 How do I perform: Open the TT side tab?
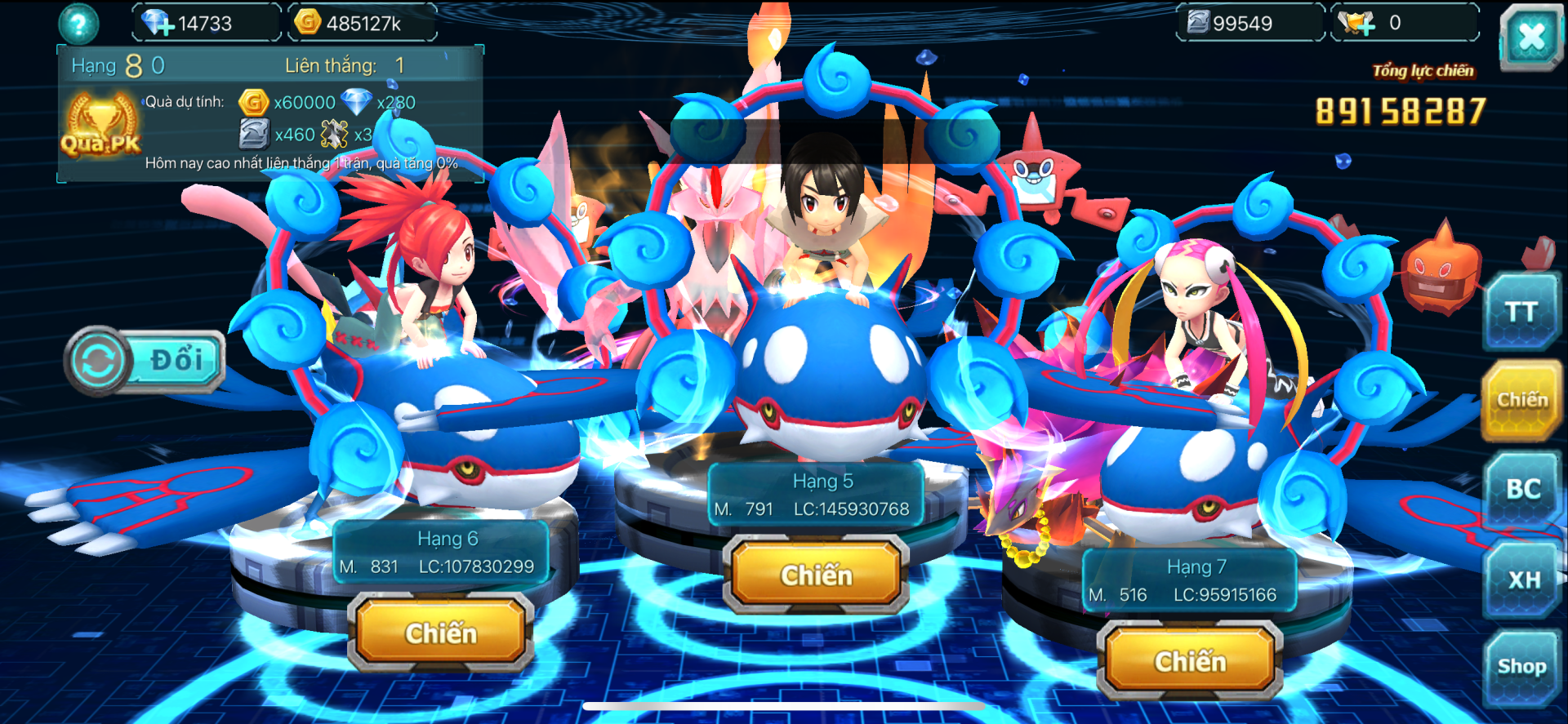point(1521,312)
